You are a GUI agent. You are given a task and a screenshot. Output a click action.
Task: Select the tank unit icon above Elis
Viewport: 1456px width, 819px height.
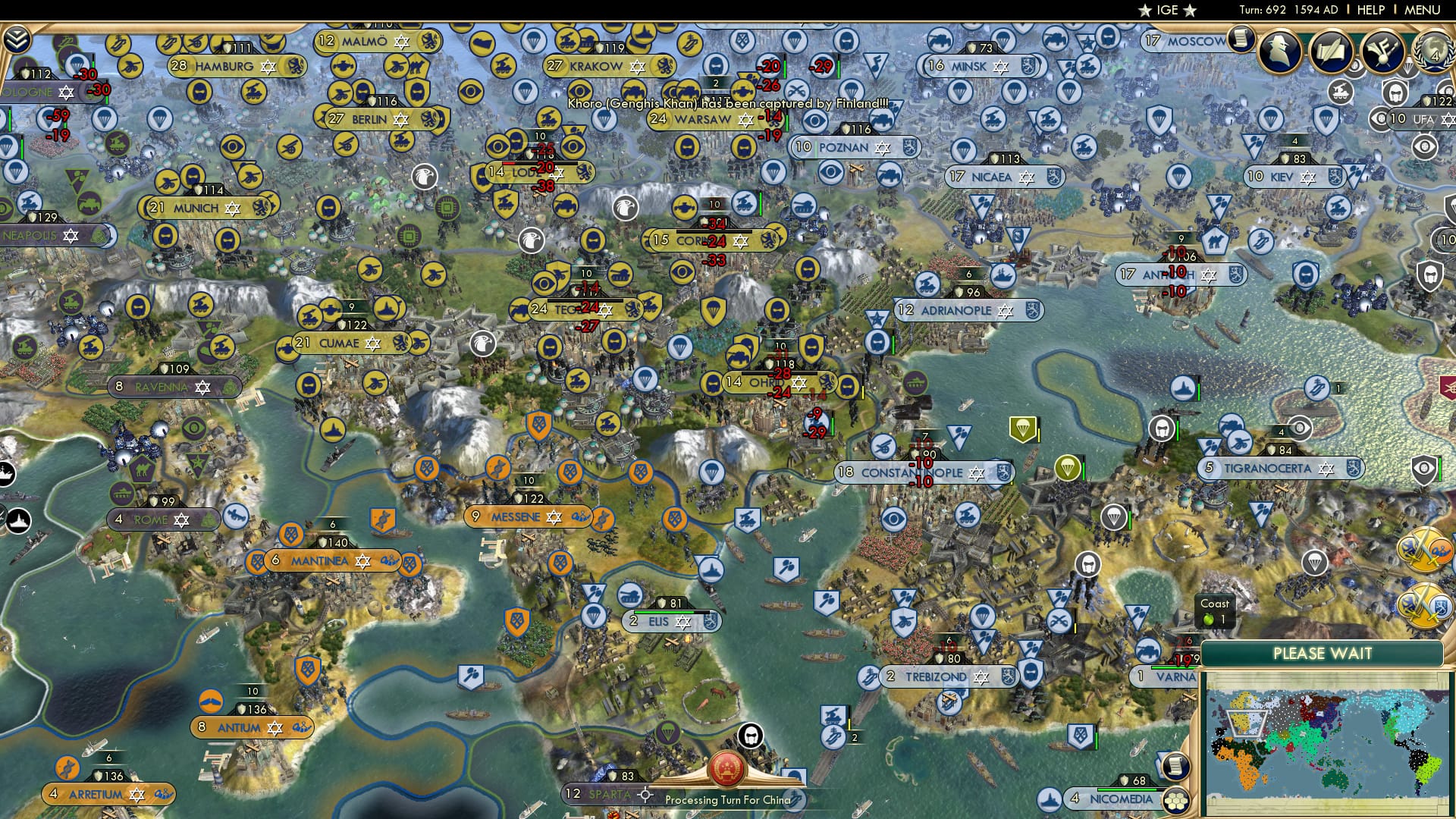629,595
